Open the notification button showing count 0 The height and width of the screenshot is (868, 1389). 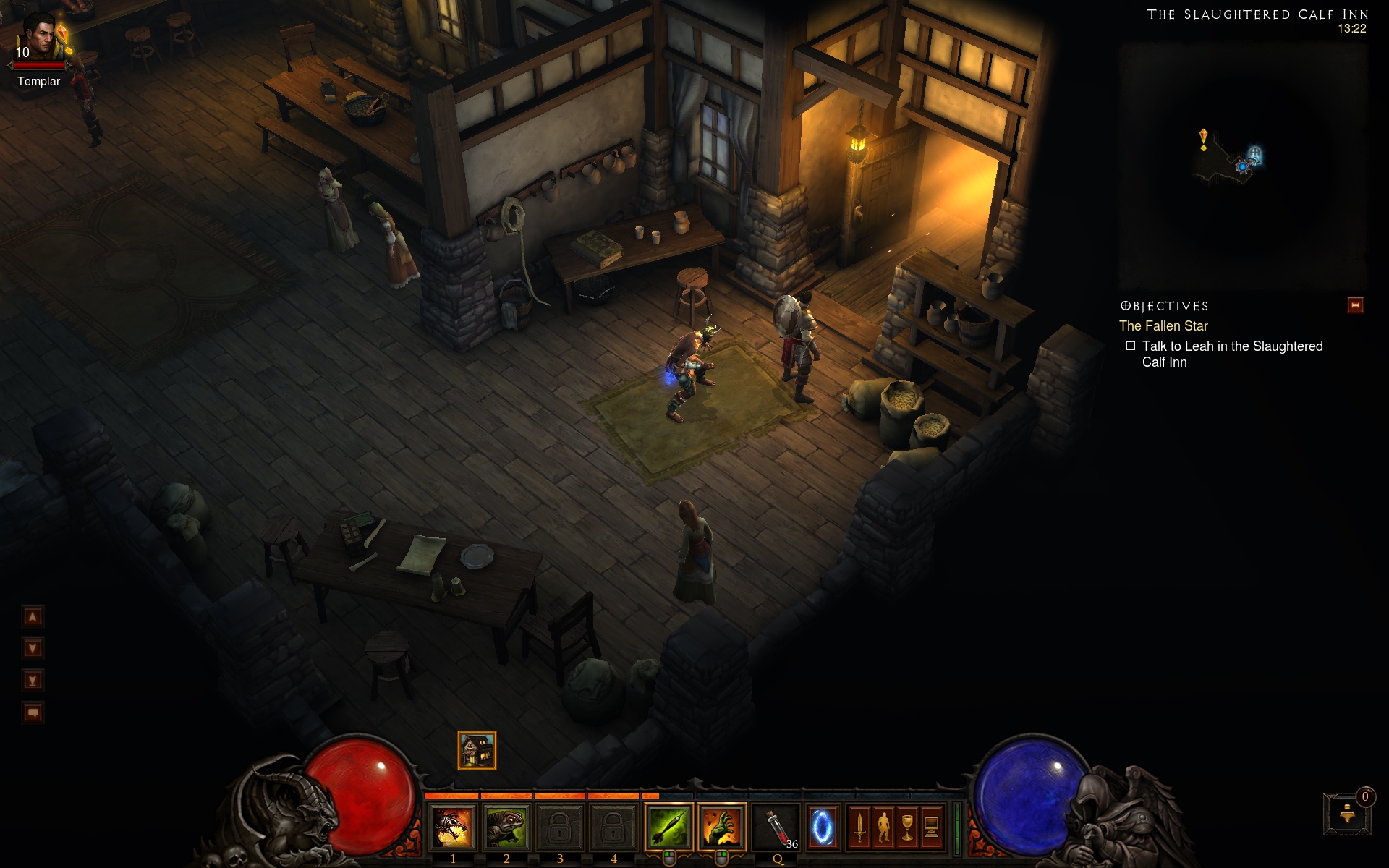1347,814
